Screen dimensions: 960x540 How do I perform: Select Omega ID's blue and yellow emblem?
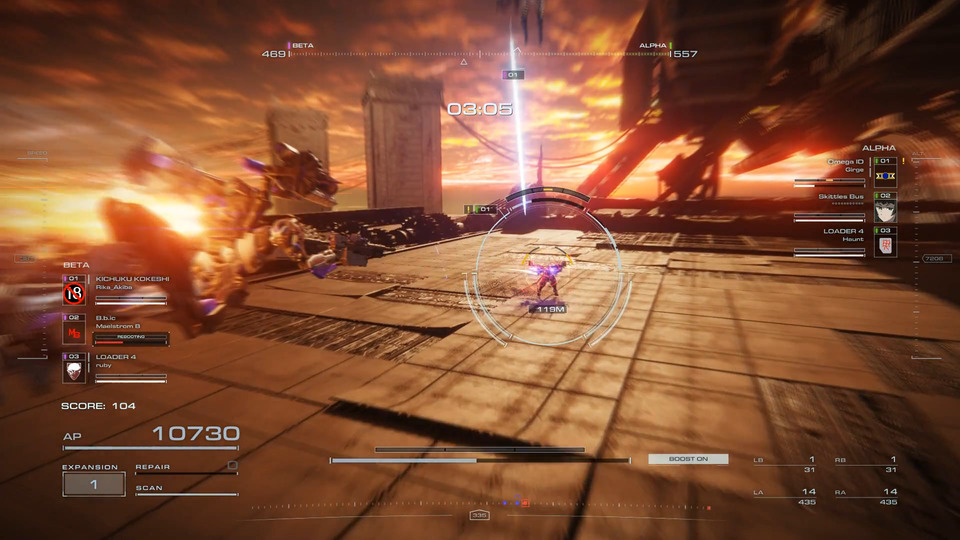[885, 175]
